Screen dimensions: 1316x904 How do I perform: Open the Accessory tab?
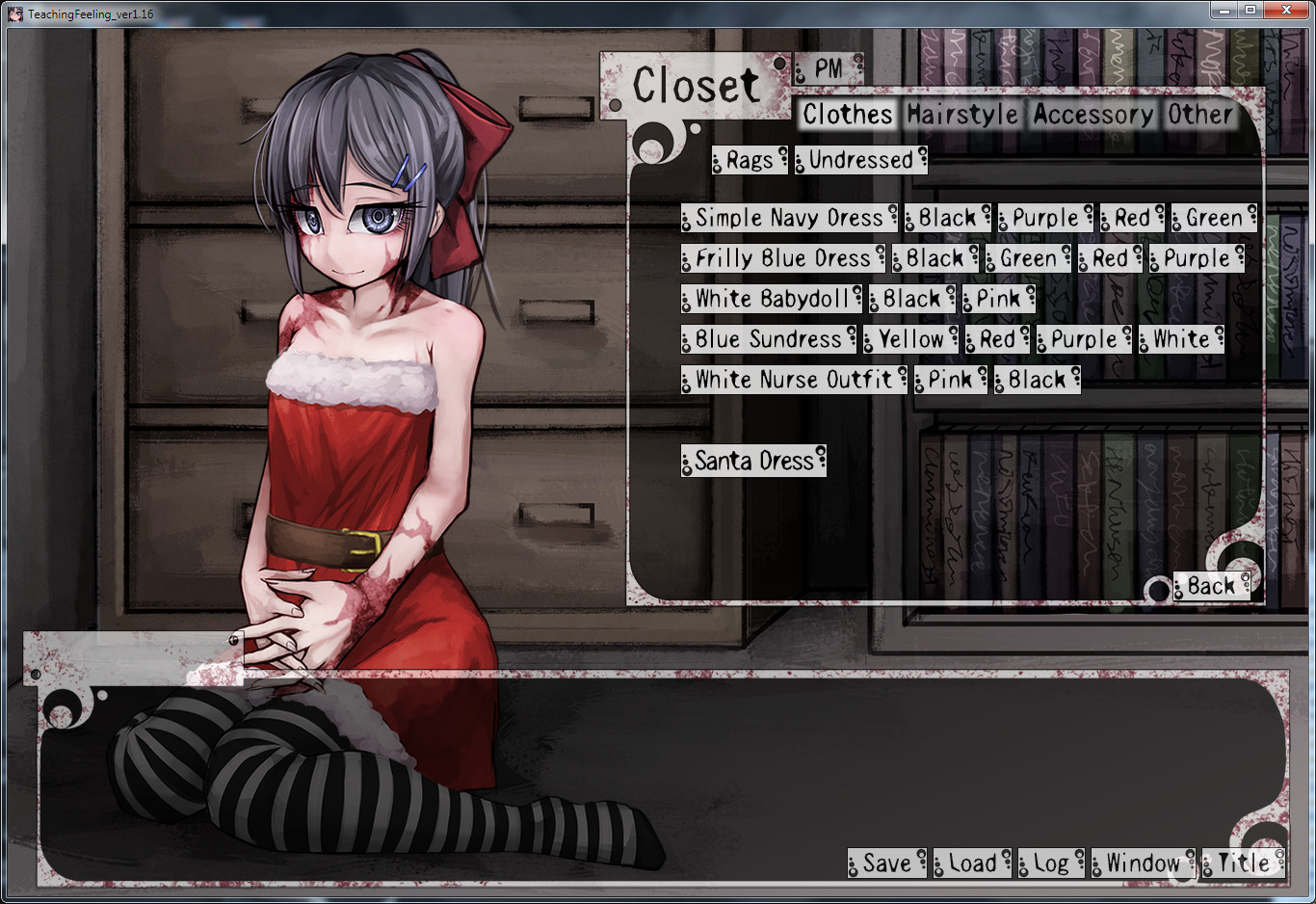pos(1092,115)
